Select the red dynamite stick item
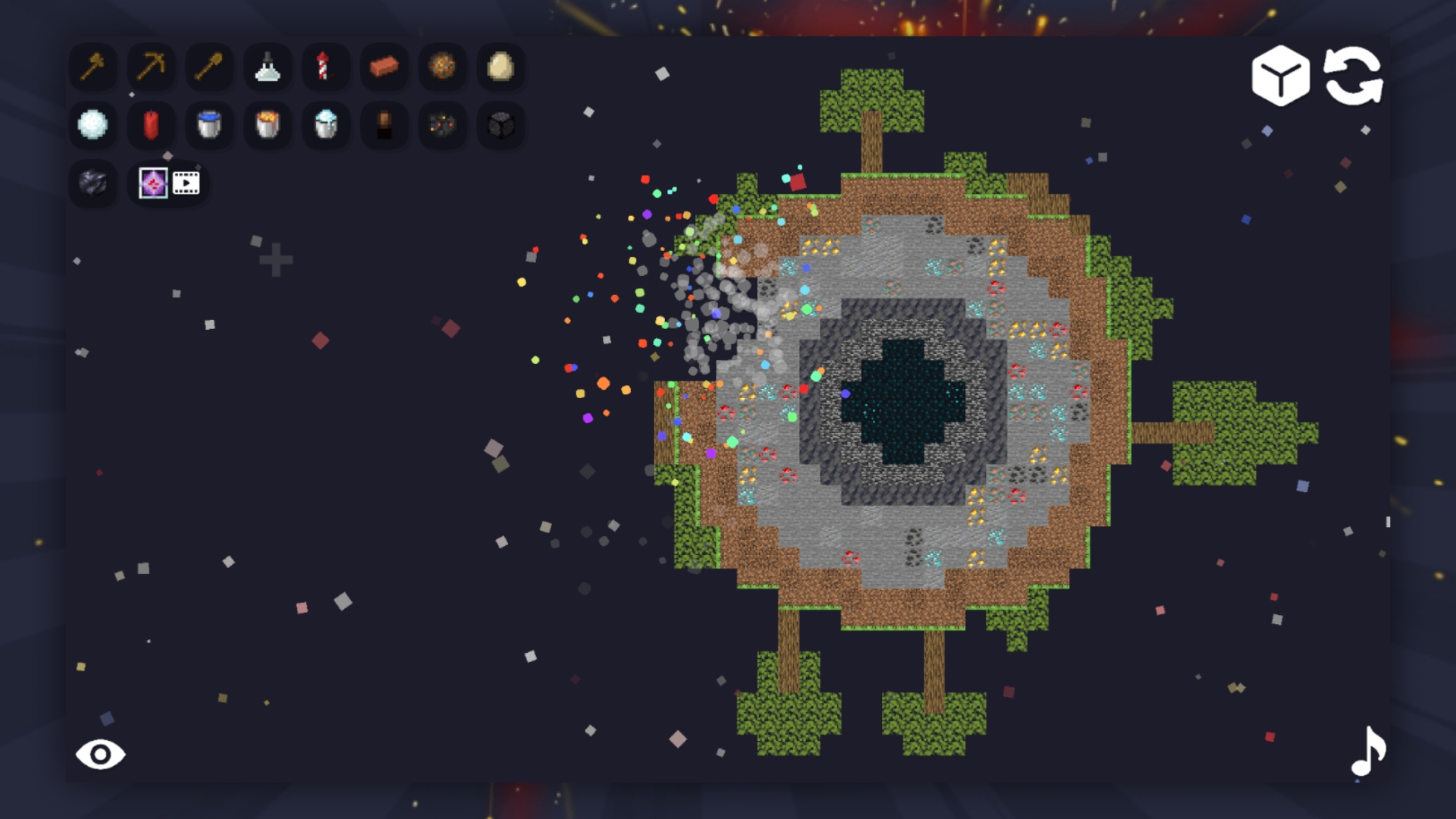This screenshot has width=1456, height=819. tap(151, 124)
